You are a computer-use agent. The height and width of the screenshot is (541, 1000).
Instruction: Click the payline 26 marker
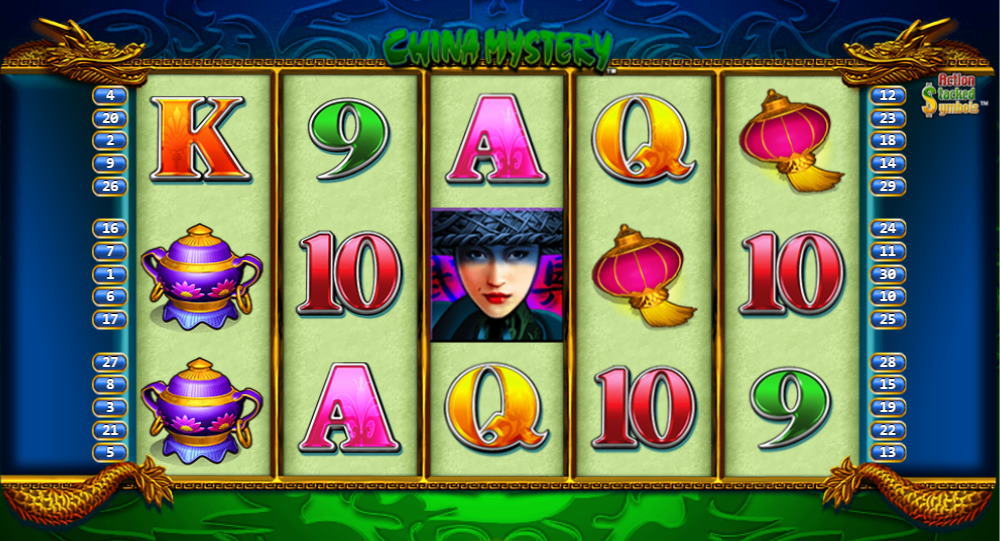tap(109, 186)
